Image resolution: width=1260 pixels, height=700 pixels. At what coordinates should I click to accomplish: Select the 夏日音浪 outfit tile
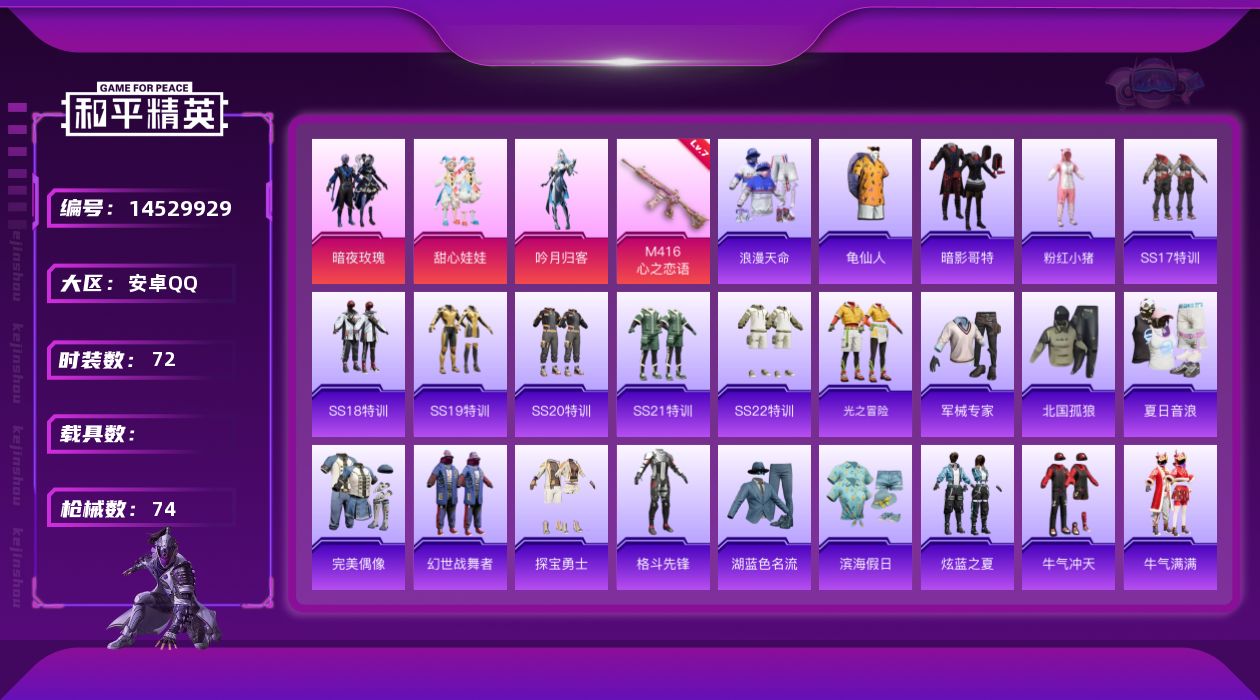1170,363
